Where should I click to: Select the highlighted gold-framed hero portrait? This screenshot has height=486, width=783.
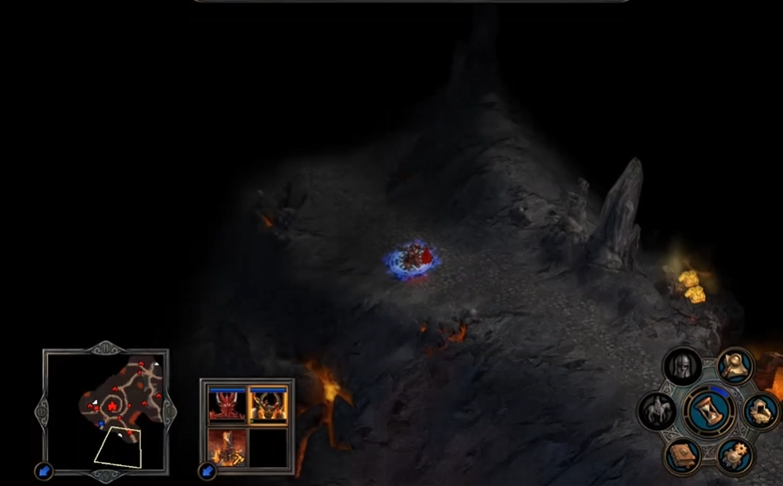point(268,404)
